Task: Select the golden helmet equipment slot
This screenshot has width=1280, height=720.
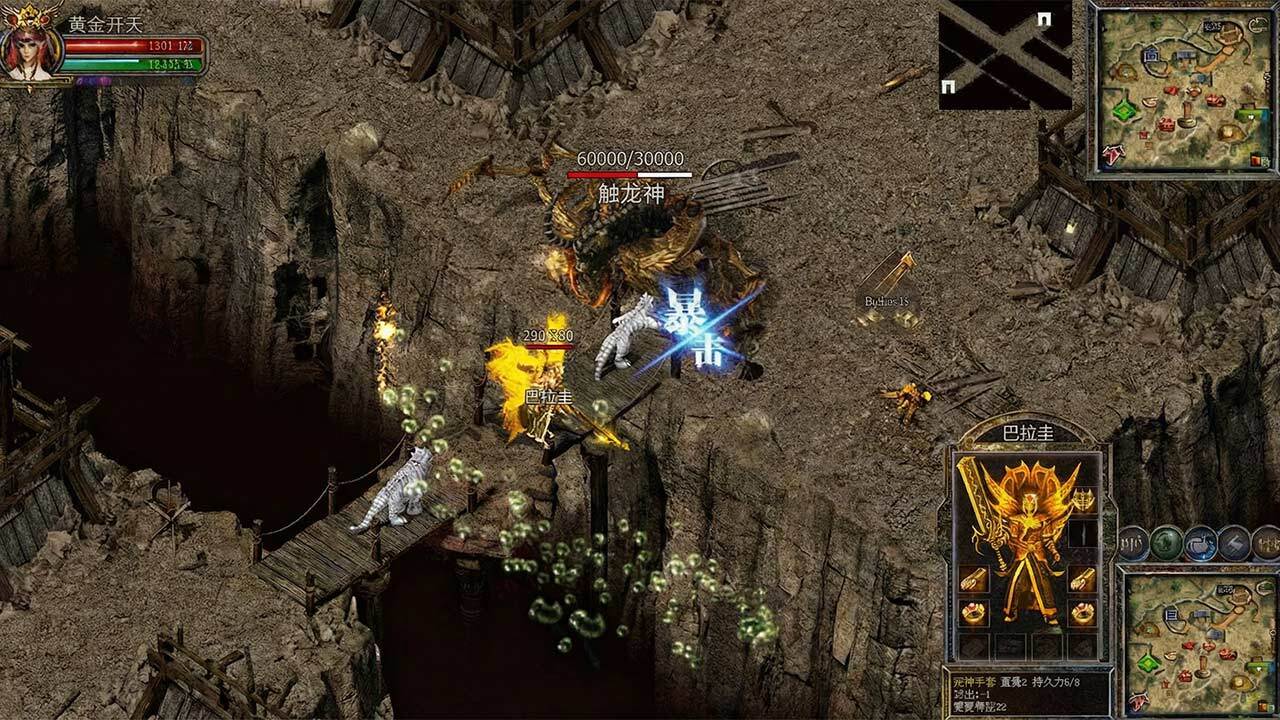Action: 1083,498
